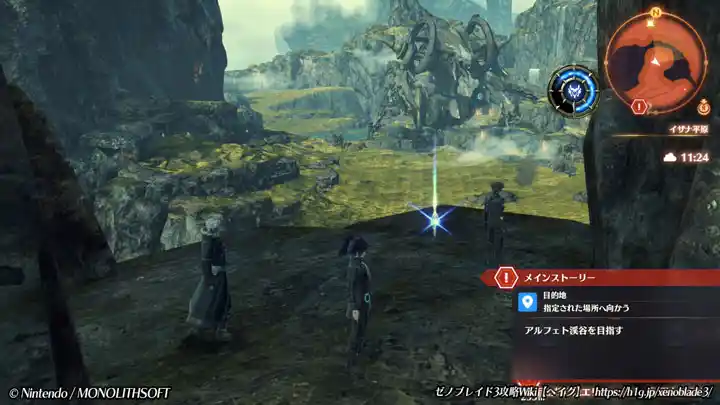
Task: Select the blue destination pin icon
Action: (527, 302)
